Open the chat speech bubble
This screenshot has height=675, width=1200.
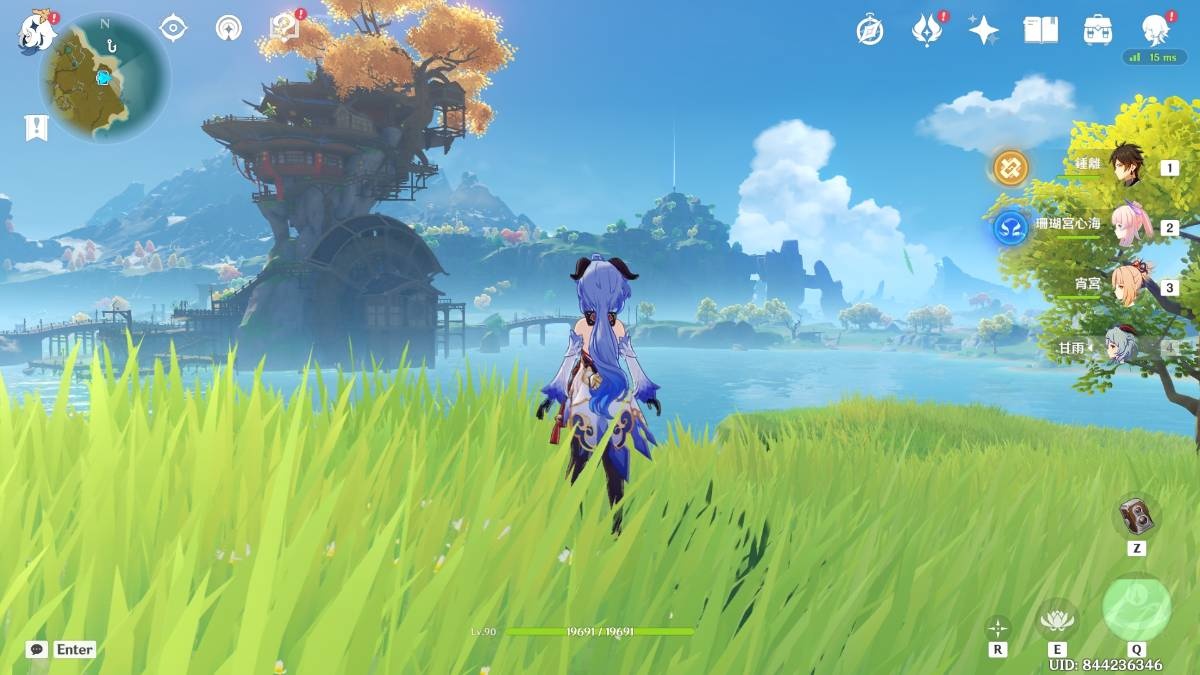(x=37, y=649)
